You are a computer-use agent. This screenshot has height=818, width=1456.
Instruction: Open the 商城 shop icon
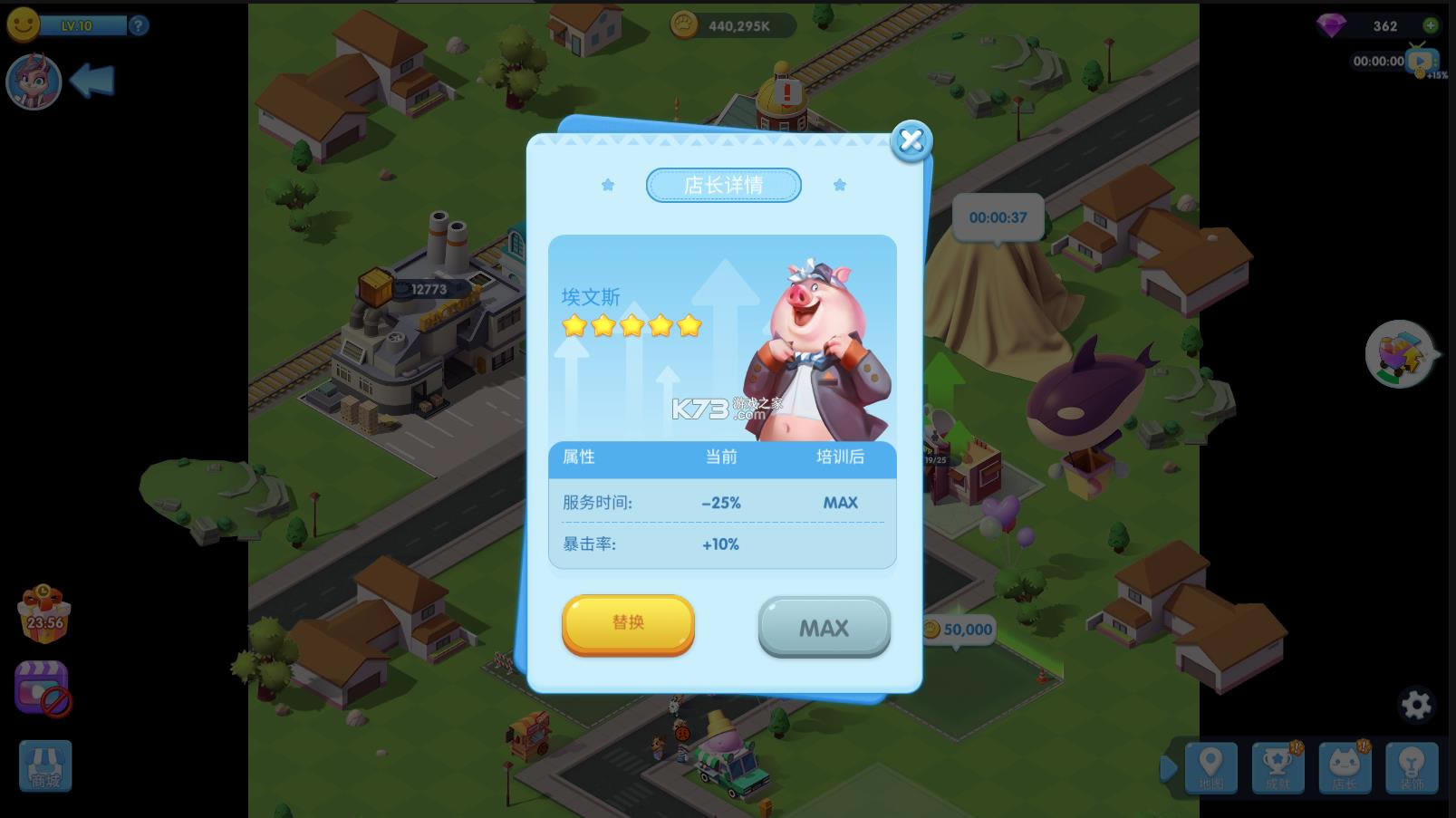(43, 765)
